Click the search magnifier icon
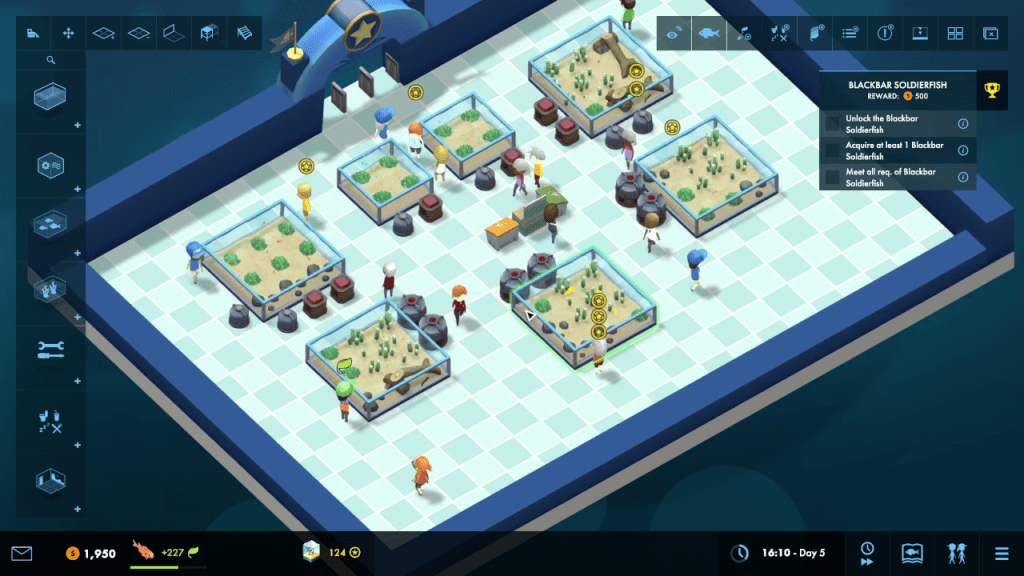 [x=51, y=60]
